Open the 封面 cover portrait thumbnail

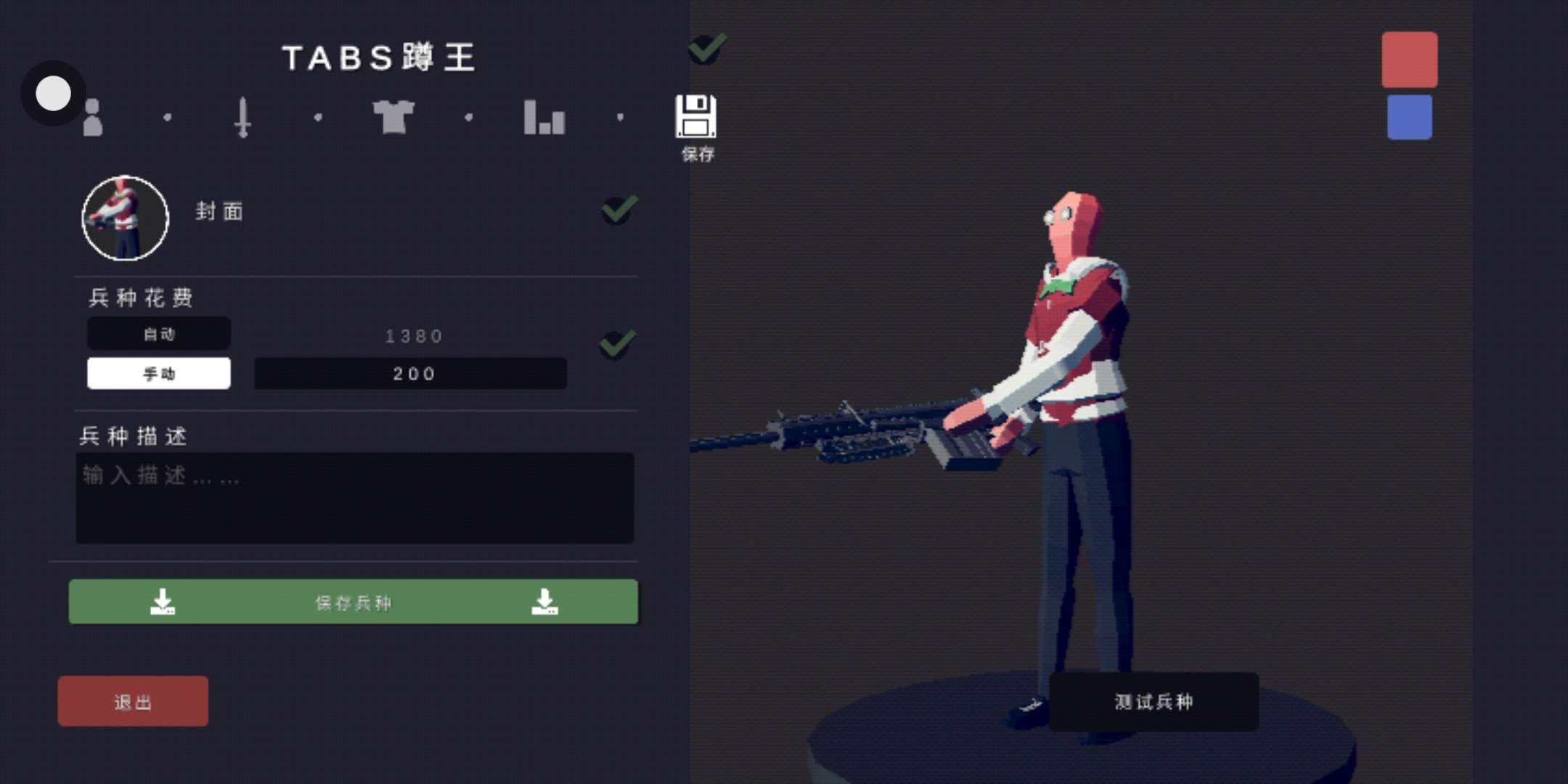click(x=125, y=218)
